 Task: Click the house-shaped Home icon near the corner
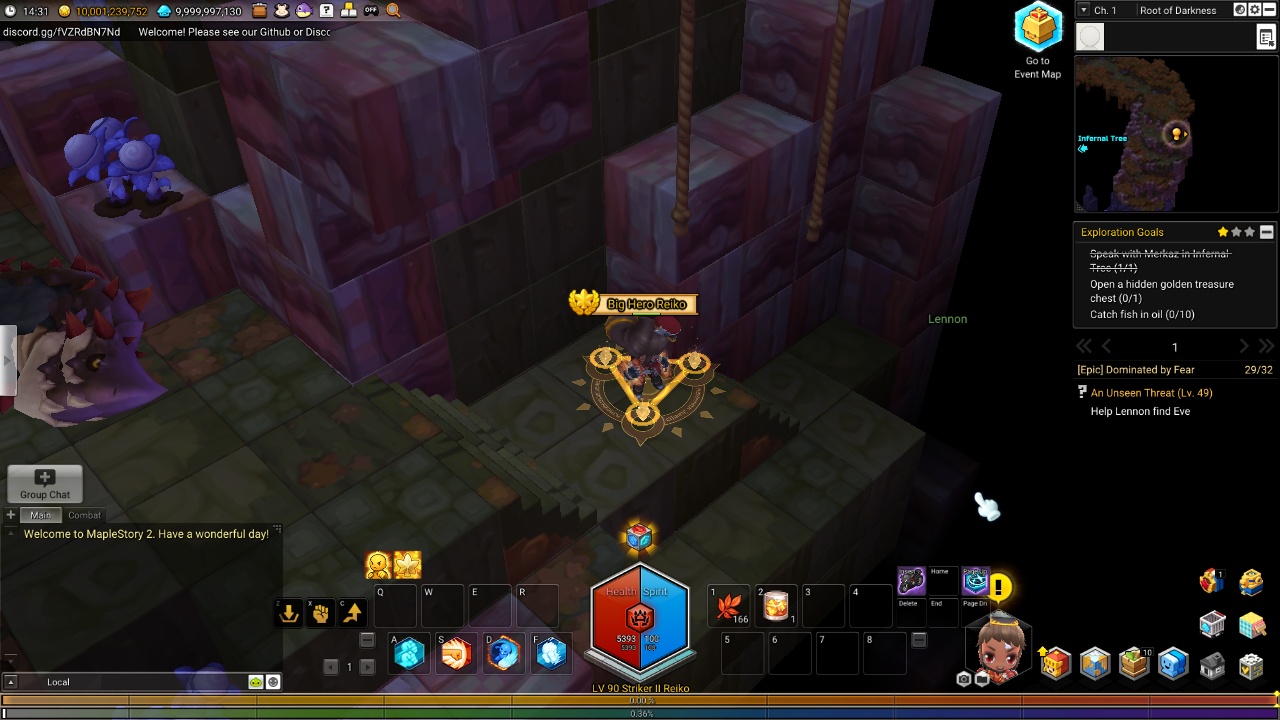point(1212,663)
